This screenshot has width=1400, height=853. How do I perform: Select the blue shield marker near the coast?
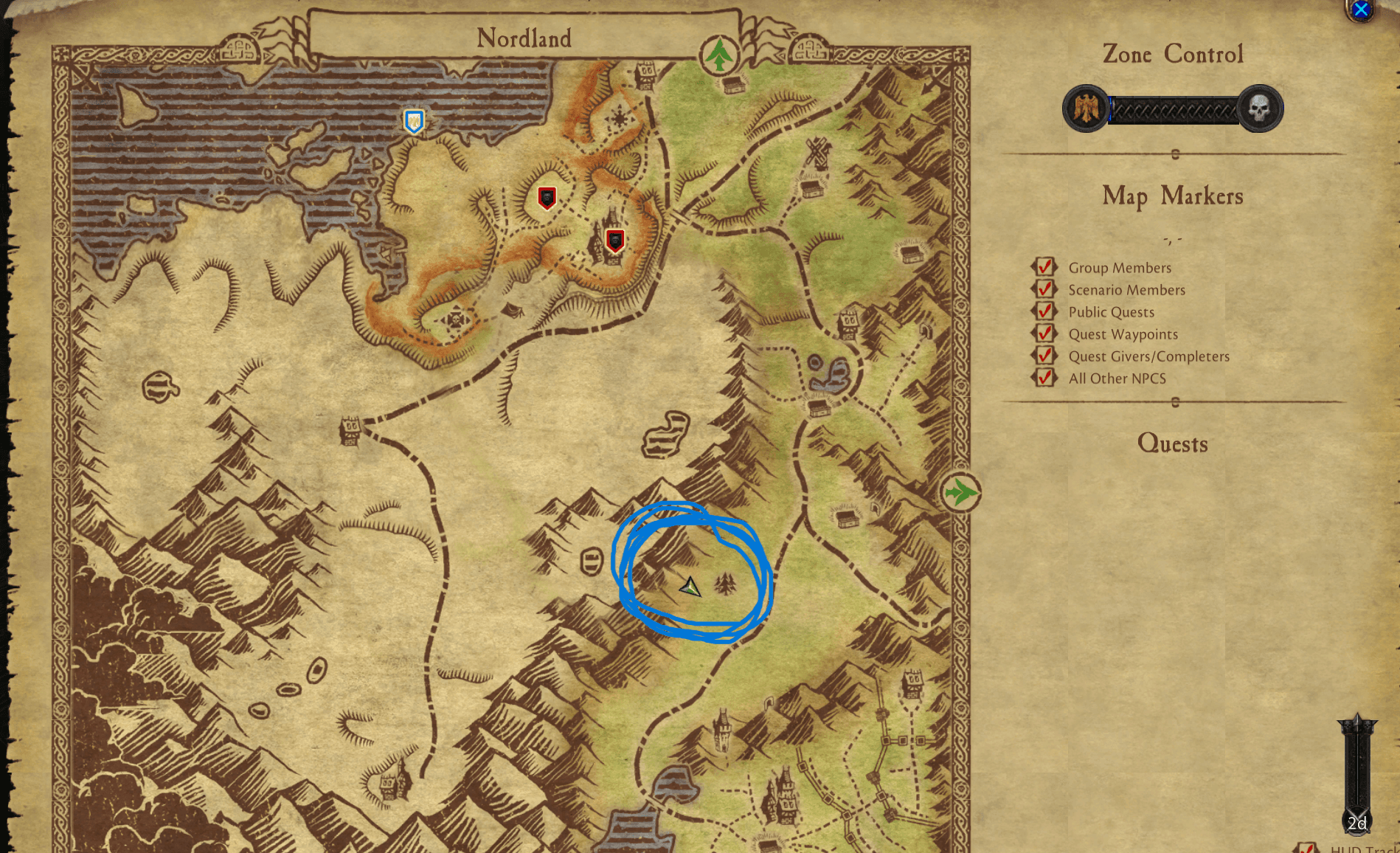point(414,121)
